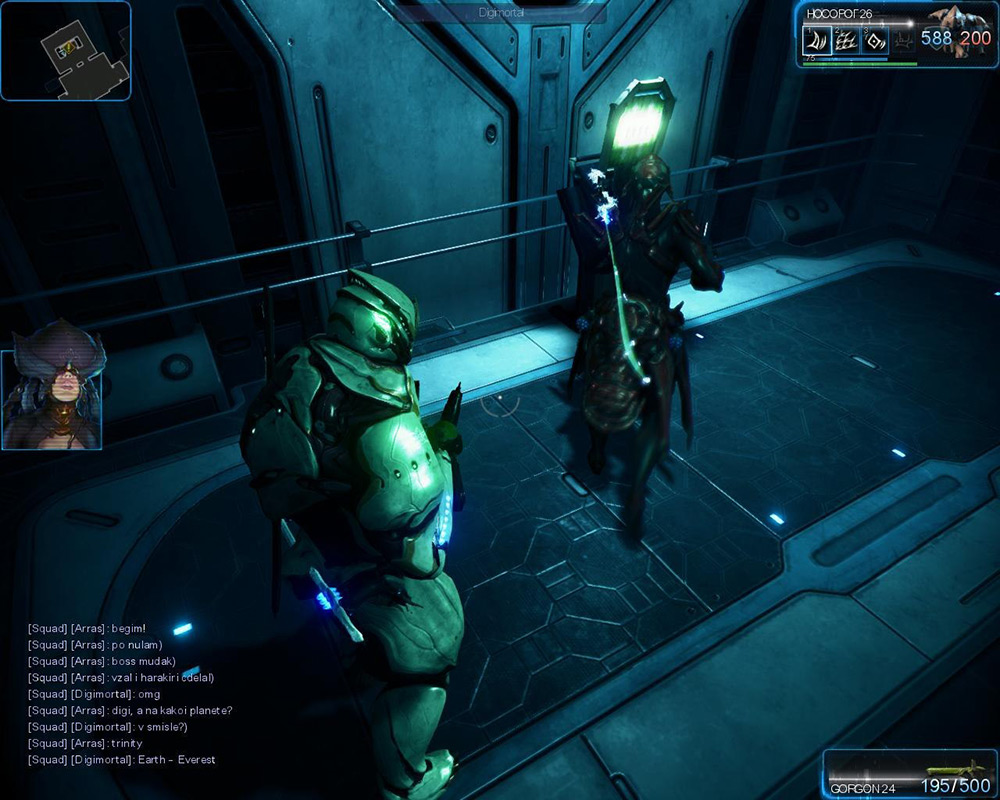This screenshot has width=1000, height=800.
Task: Activate ability 1 with the horn icon
Action: 817,41
